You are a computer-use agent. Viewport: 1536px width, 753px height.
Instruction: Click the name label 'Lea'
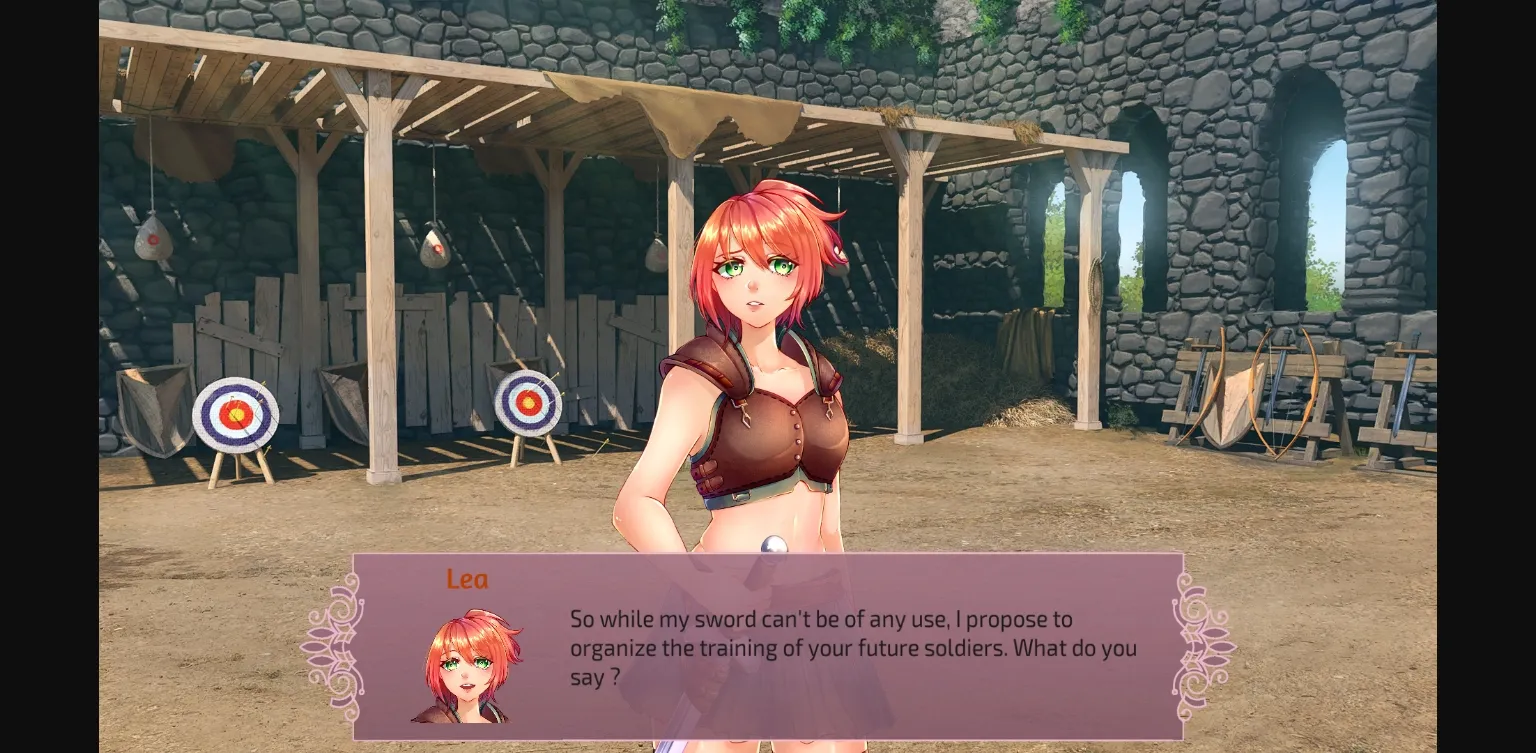pyautogui.click(x=467, y=579)
